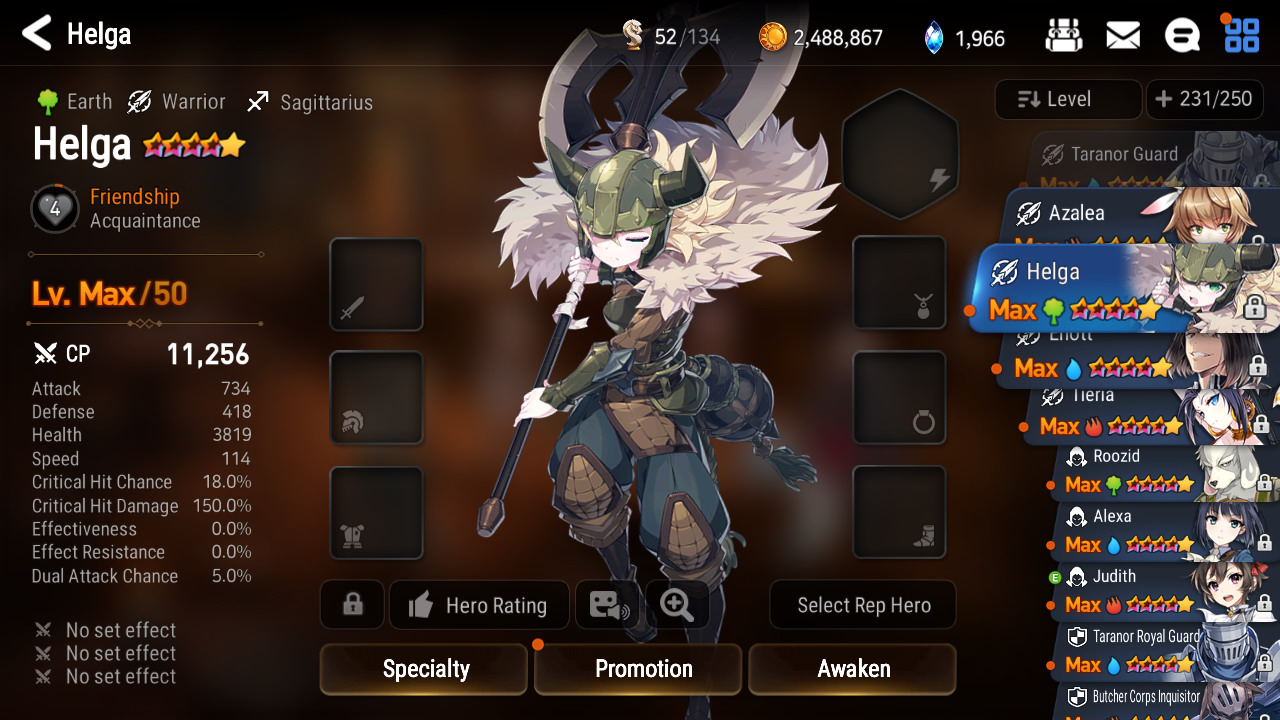Screen dimensions: 1280x720
Task: Select Roozid from the hero list
Action: pyautogui.click(x=1150, y=471)
